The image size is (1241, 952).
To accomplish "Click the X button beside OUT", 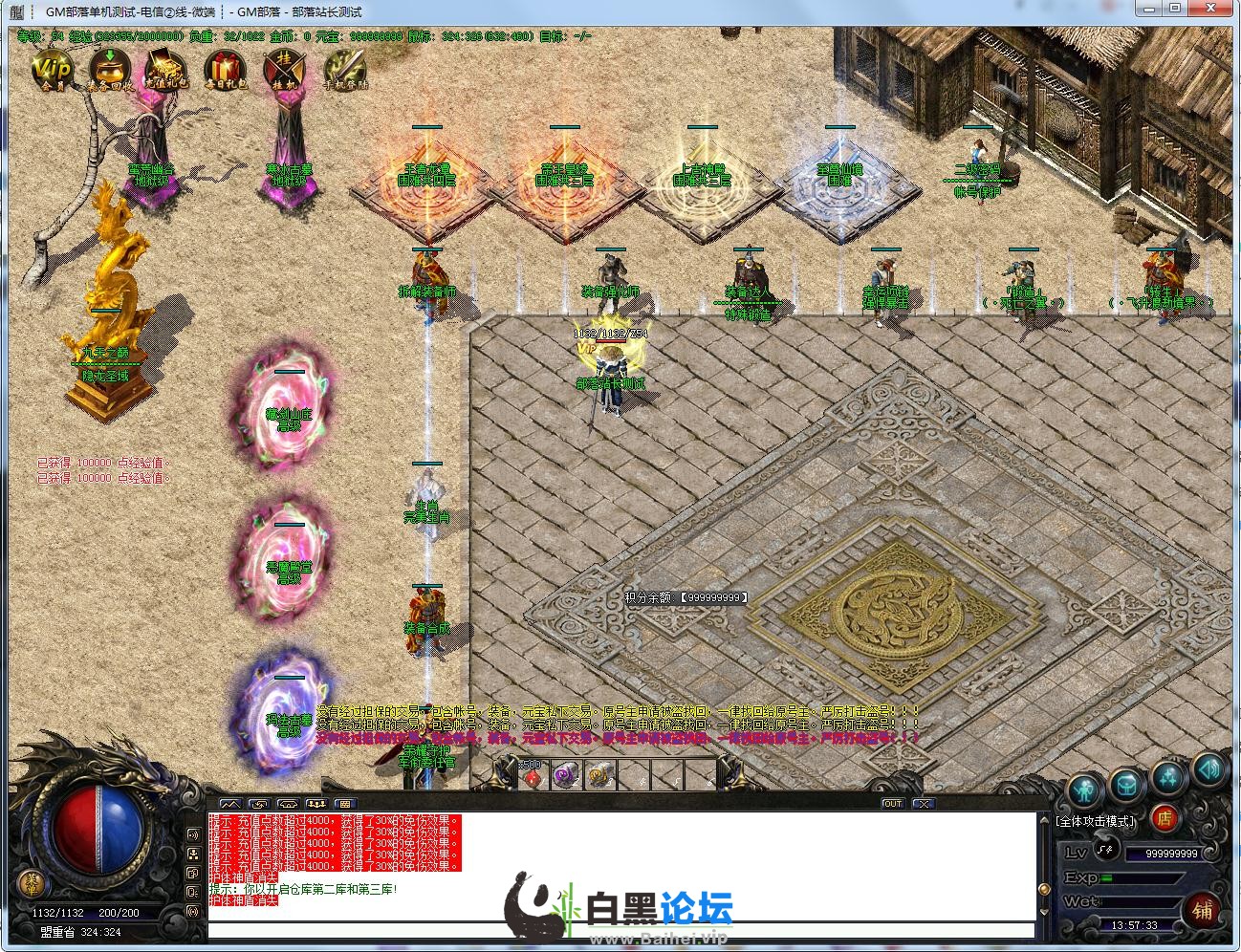I will pos(922,804).
